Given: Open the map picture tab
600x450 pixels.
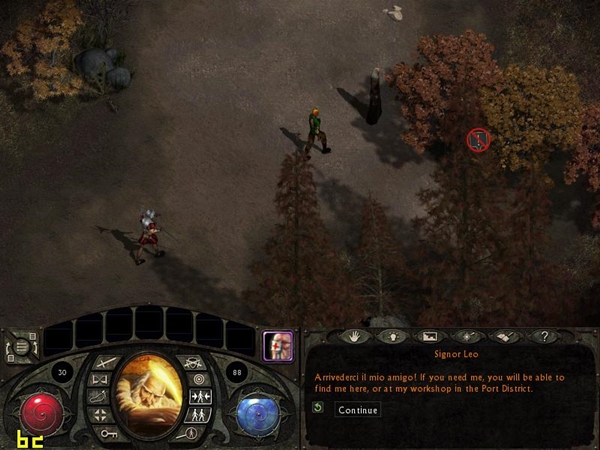Looking at the screenshot, I should click(x=430, y=337).
